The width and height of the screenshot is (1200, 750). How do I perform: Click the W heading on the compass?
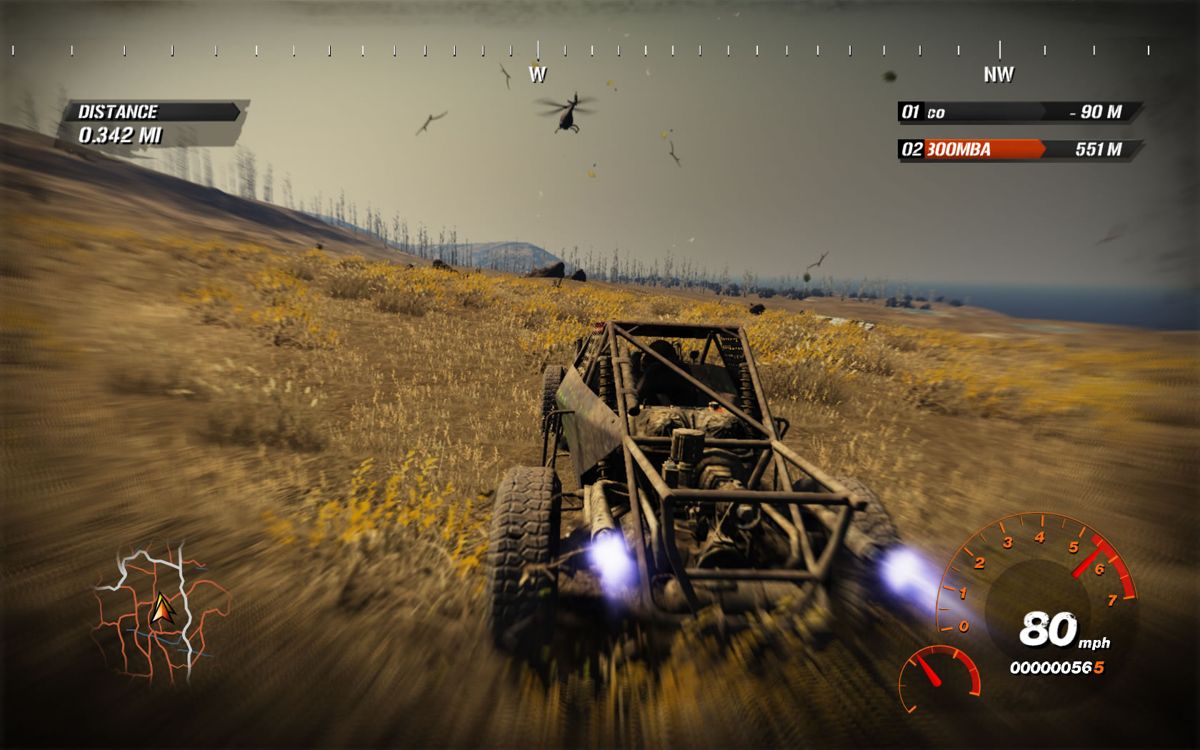click(x=537, y=74)
